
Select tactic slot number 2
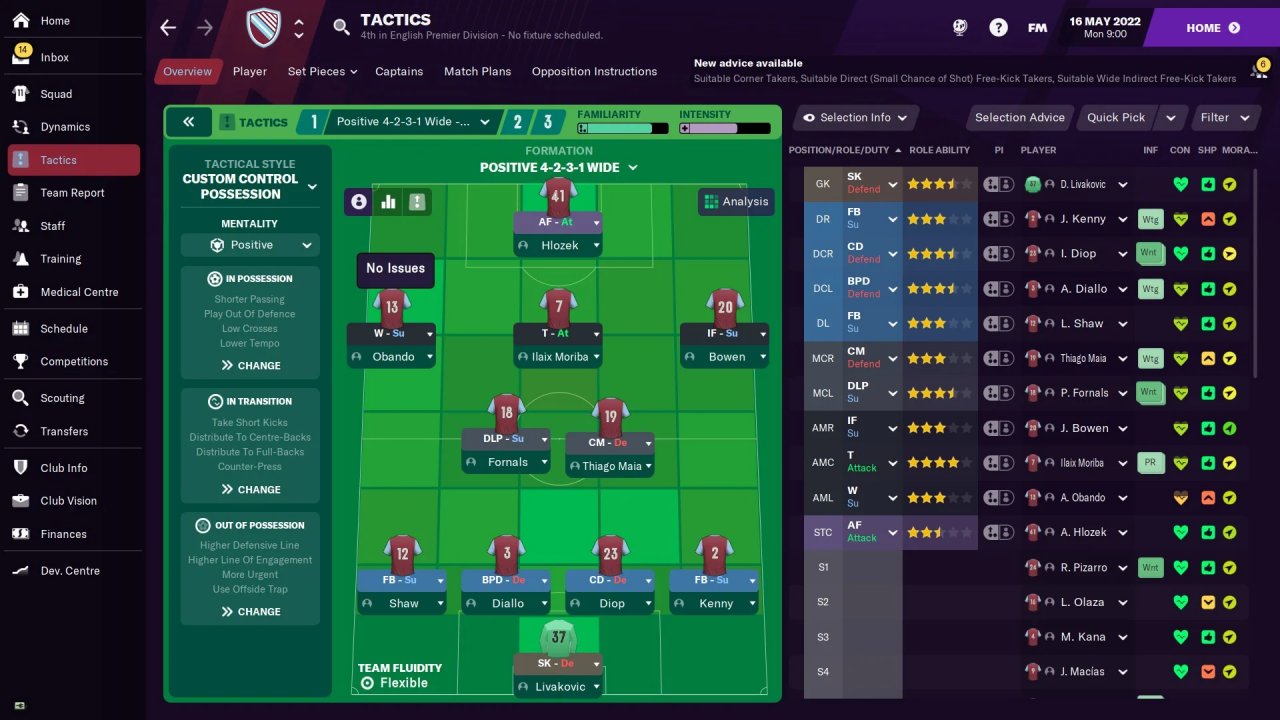pos(517,122)
